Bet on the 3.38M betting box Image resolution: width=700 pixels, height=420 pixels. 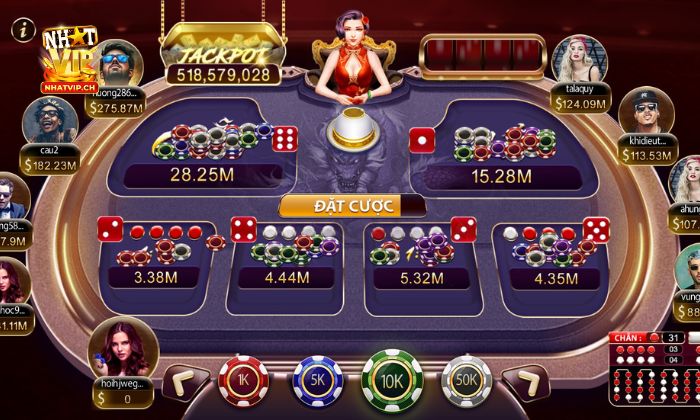[x=160, y=255]
